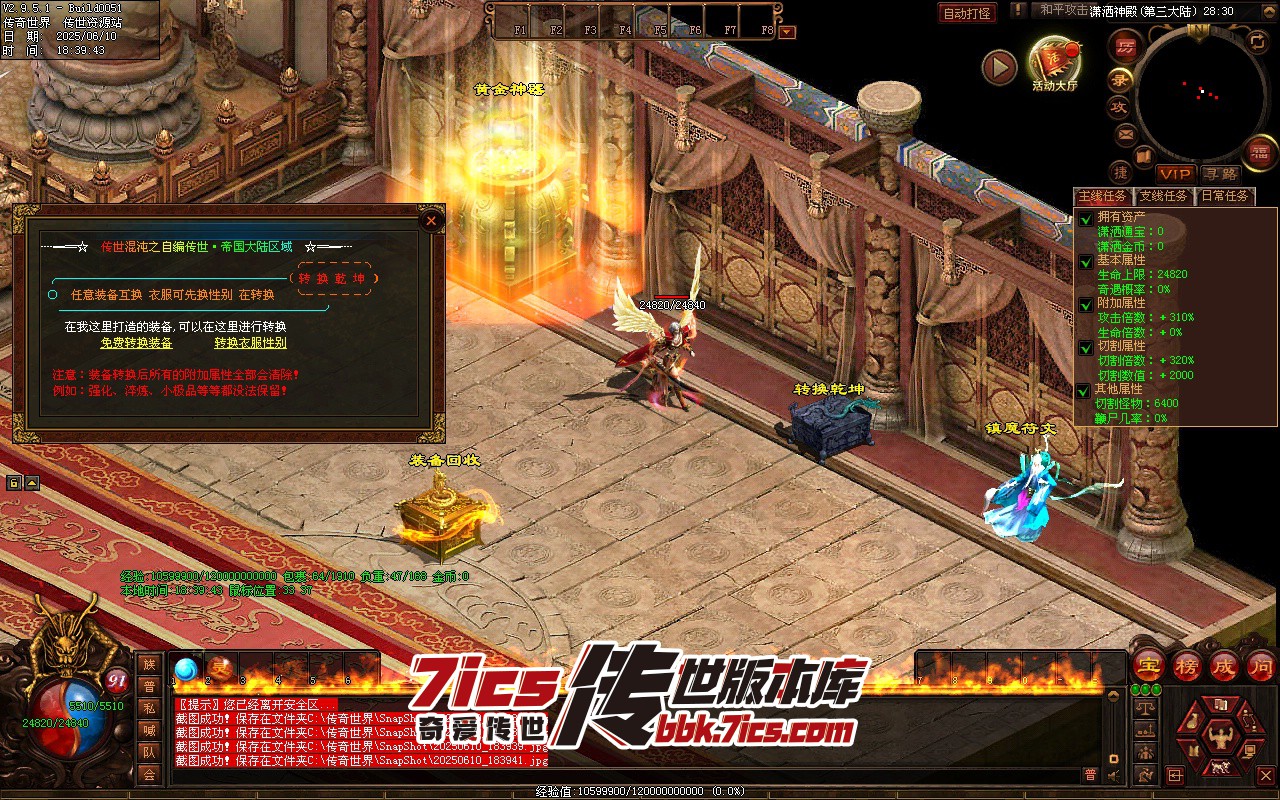Screen dimensions: 1280x800
Task: Open the 福 welfare button by the minimap
Action: 1258,153
